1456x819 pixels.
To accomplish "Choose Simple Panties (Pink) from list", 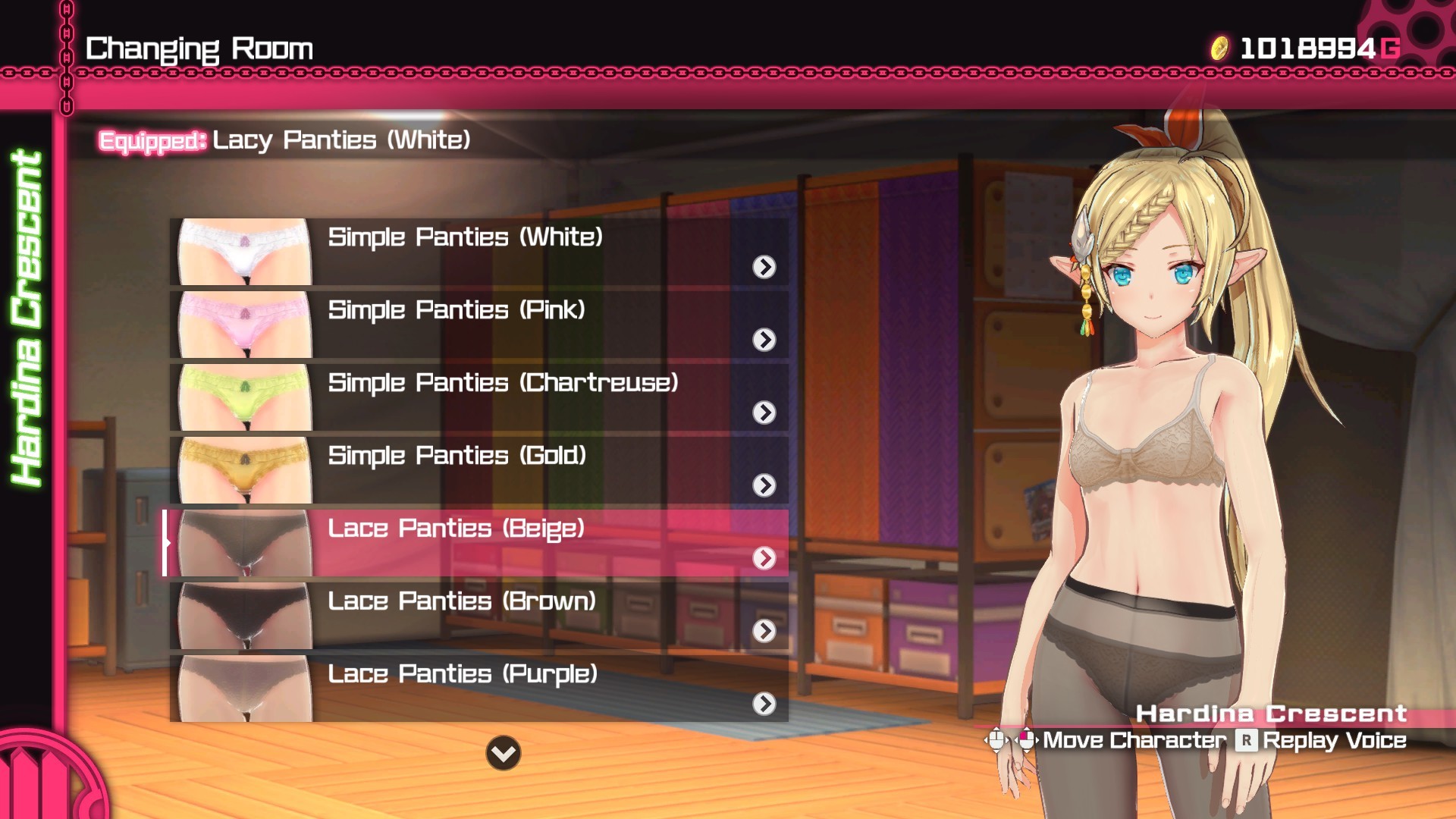I will (x=478, y=323).
